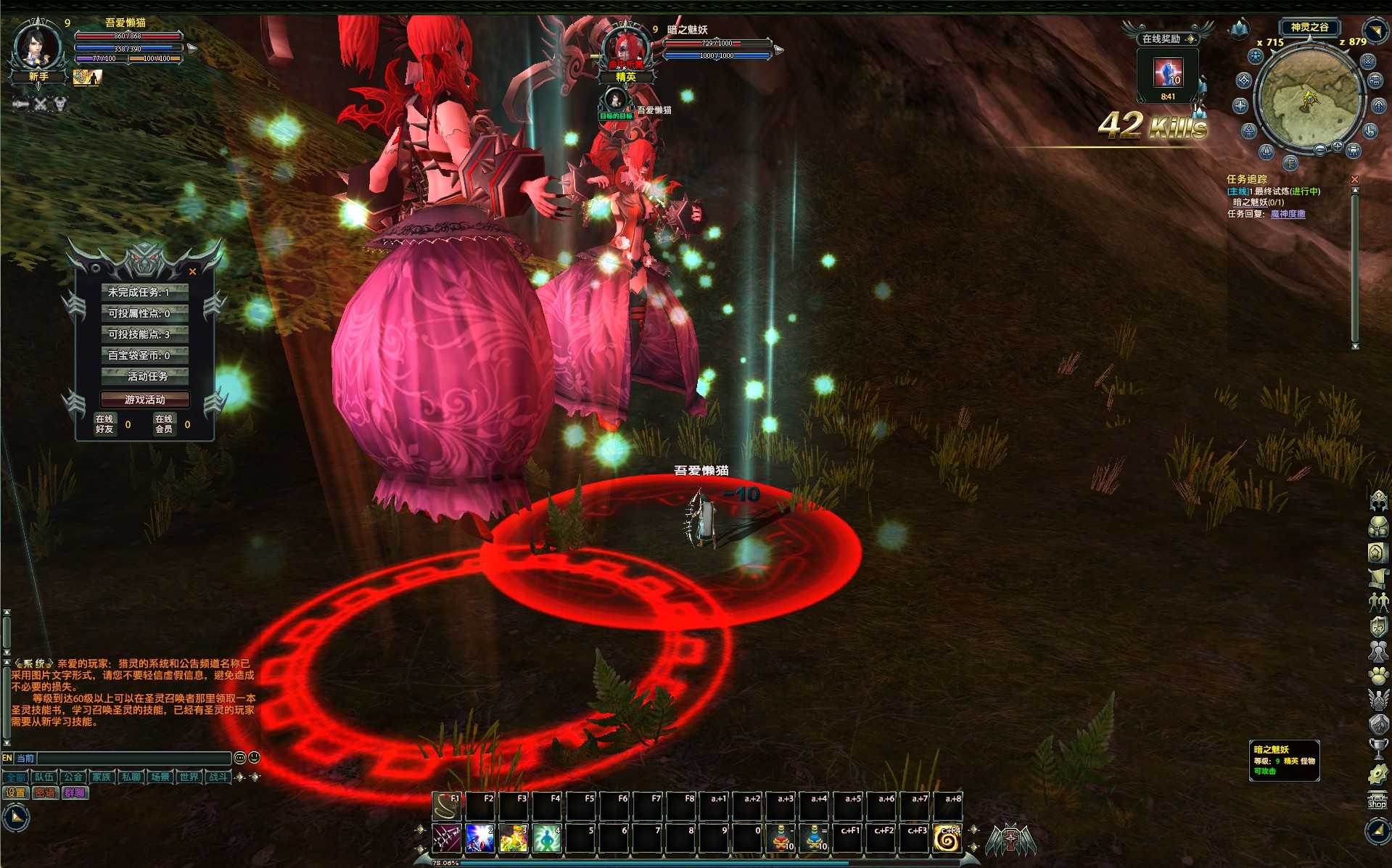Zoom out the minimap with minus button
1392x868 pixels.
[1320, 149]
